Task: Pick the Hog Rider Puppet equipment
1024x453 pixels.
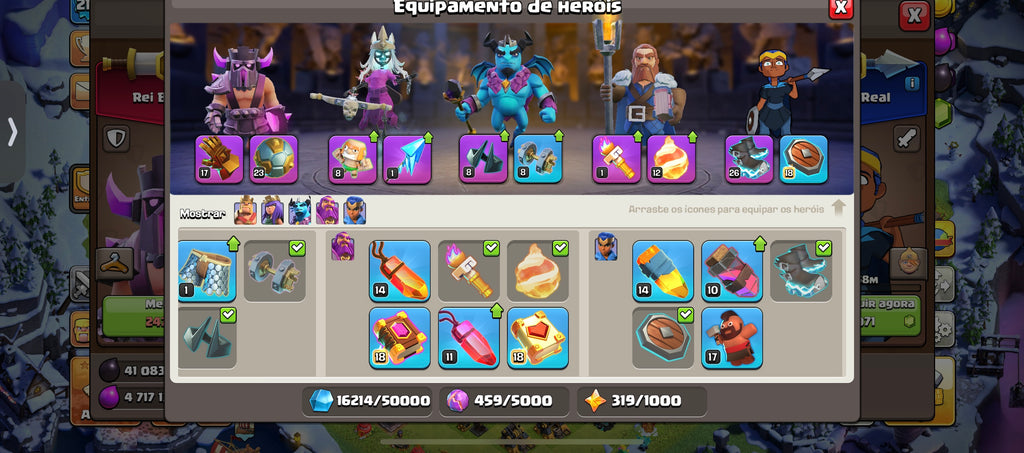Action: pos(732,338)
